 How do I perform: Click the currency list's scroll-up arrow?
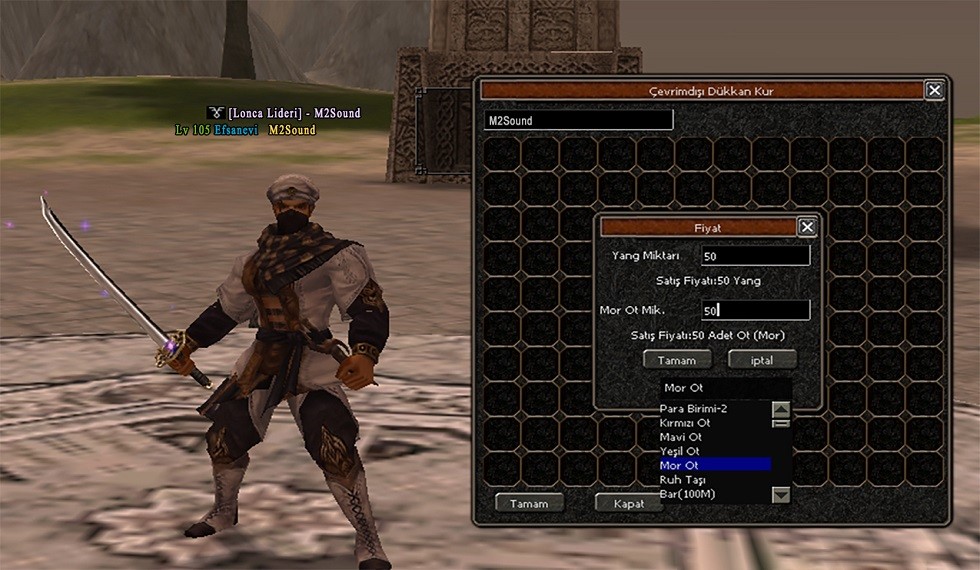coord(781,409)
